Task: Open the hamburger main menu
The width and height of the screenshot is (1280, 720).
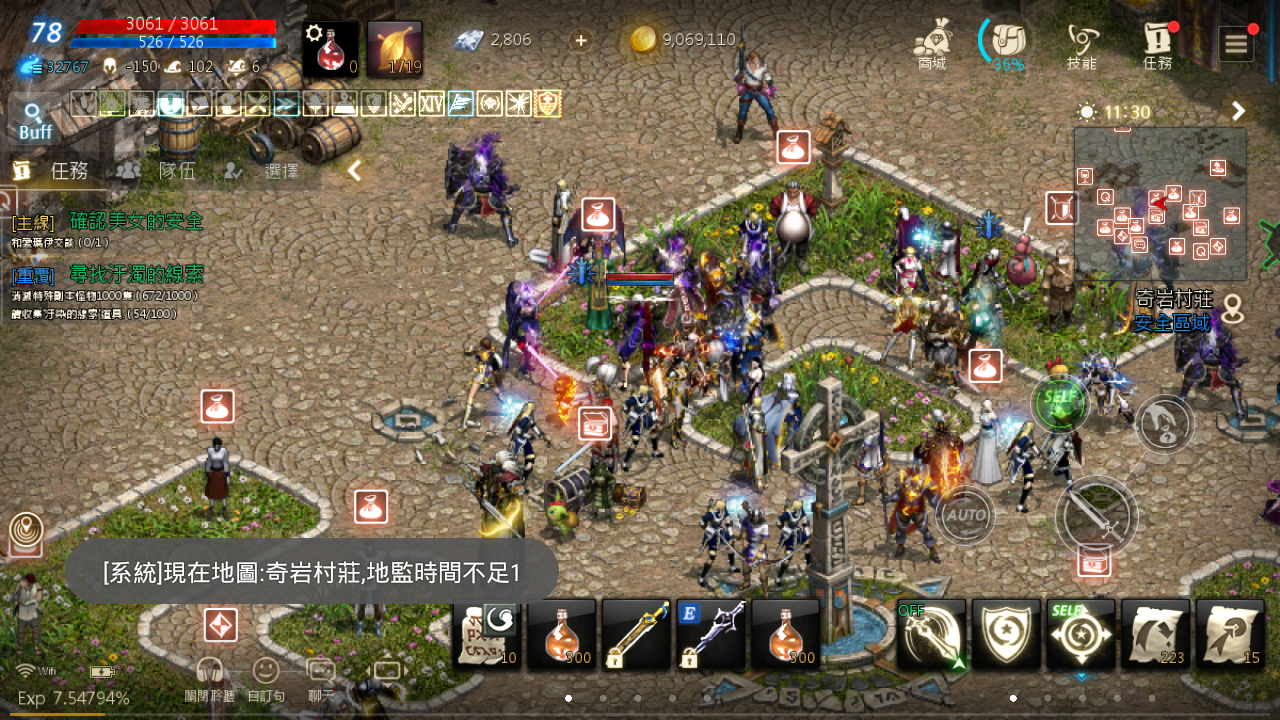Action: 1236,43
